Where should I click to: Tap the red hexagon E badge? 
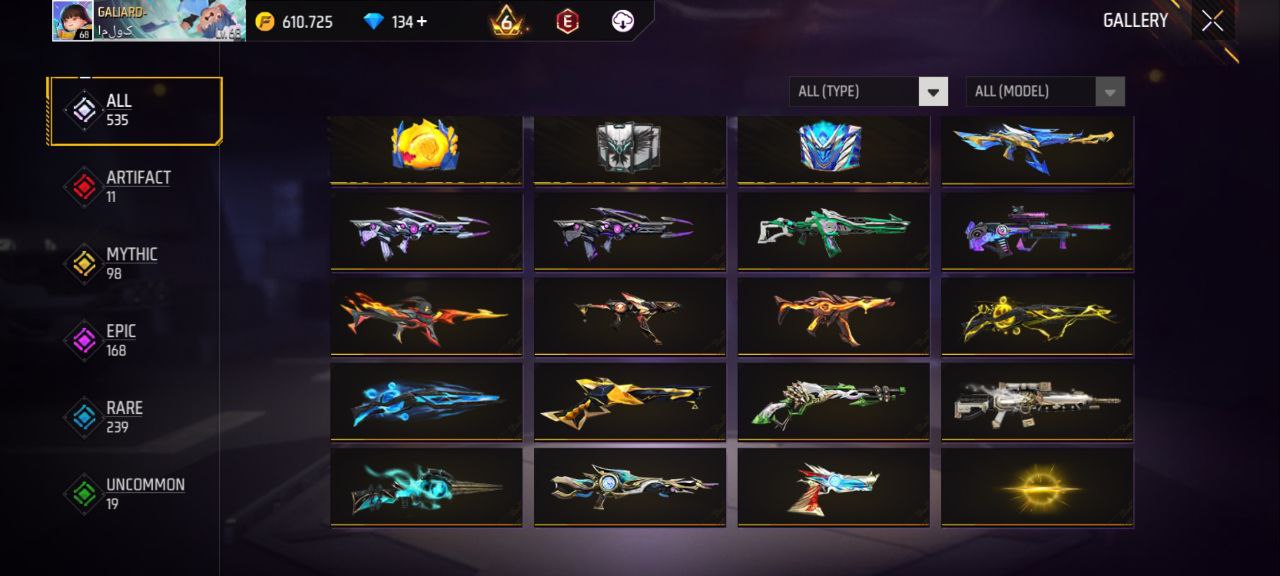567,21
